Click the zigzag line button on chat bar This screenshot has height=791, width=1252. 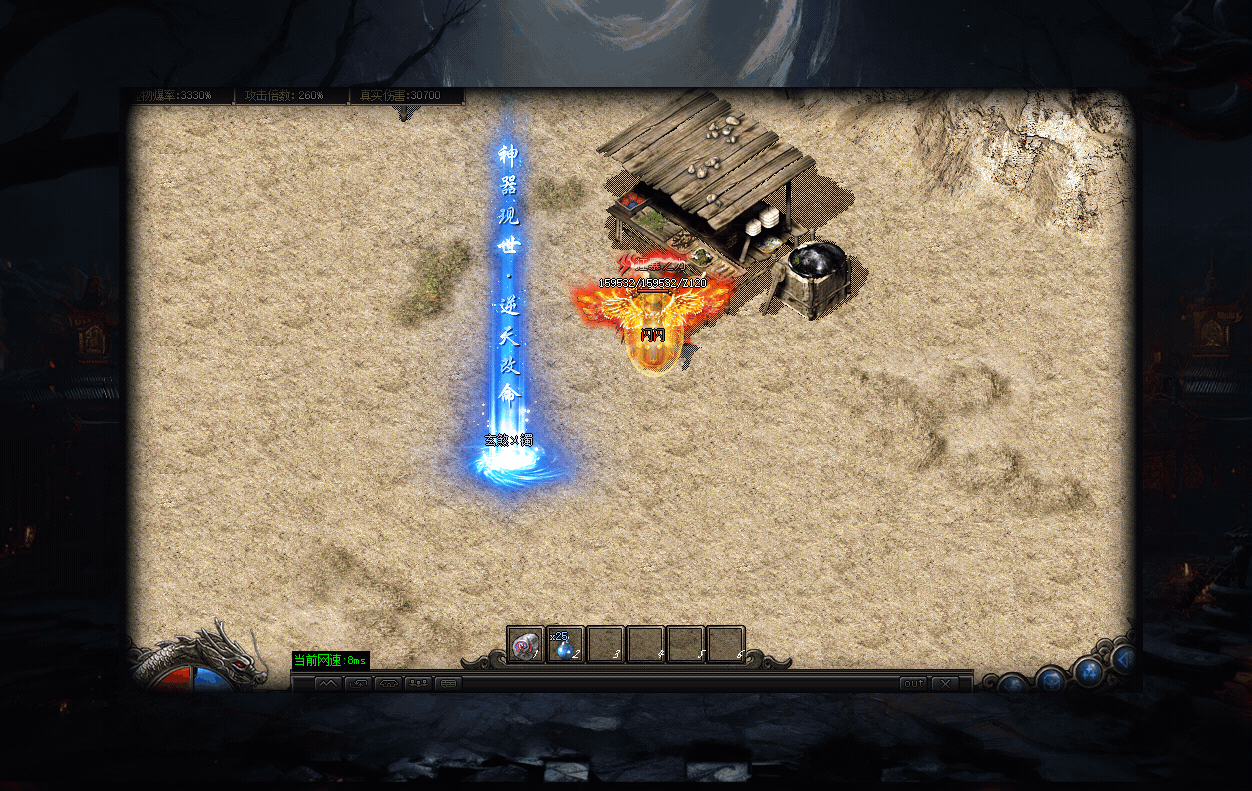tap(329, 684)
